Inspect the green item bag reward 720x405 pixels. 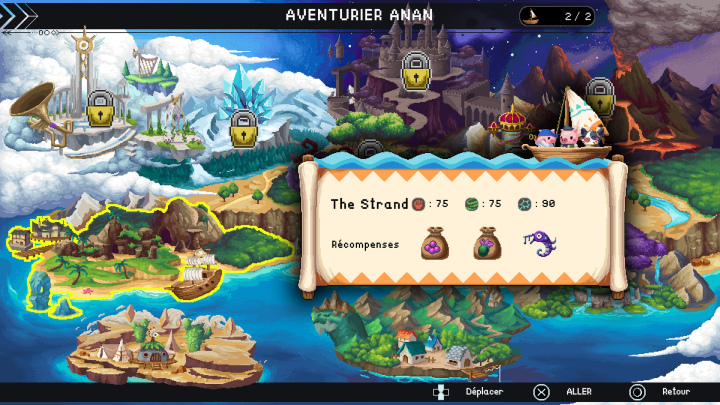pyautogui.click(x=489, y=244)
